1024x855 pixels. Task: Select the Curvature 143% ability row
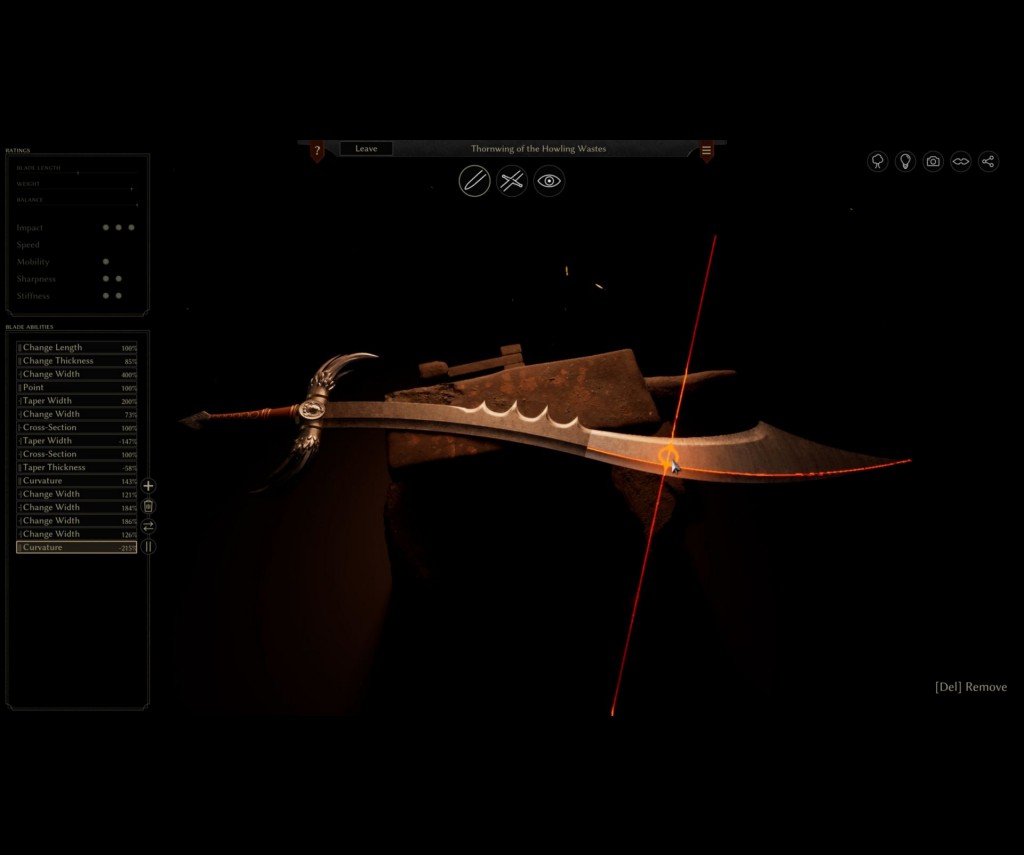(x=77, y=481)
